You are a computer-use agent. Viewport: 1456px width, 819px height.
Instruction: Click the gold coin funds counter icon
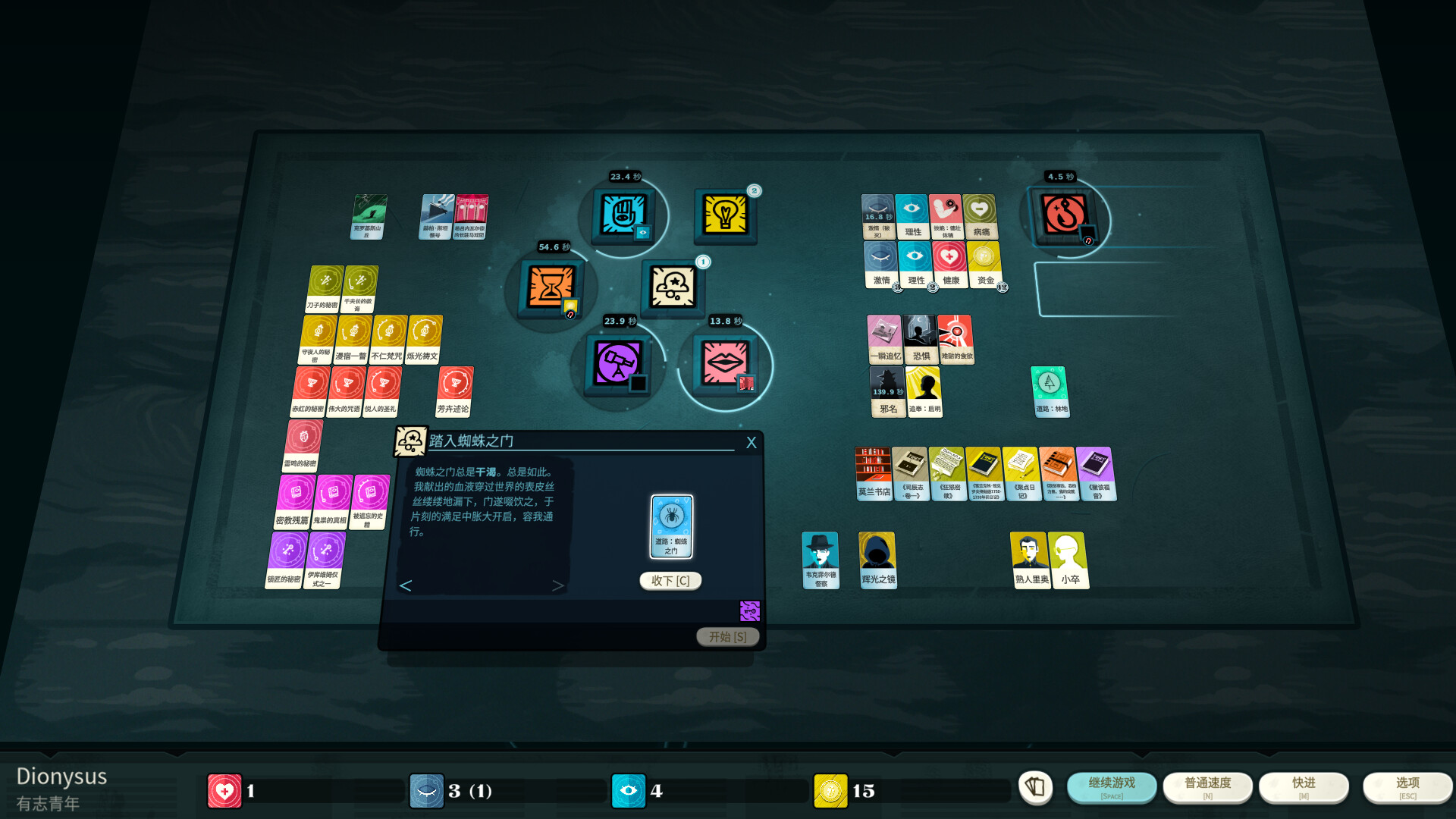point(830,790)
